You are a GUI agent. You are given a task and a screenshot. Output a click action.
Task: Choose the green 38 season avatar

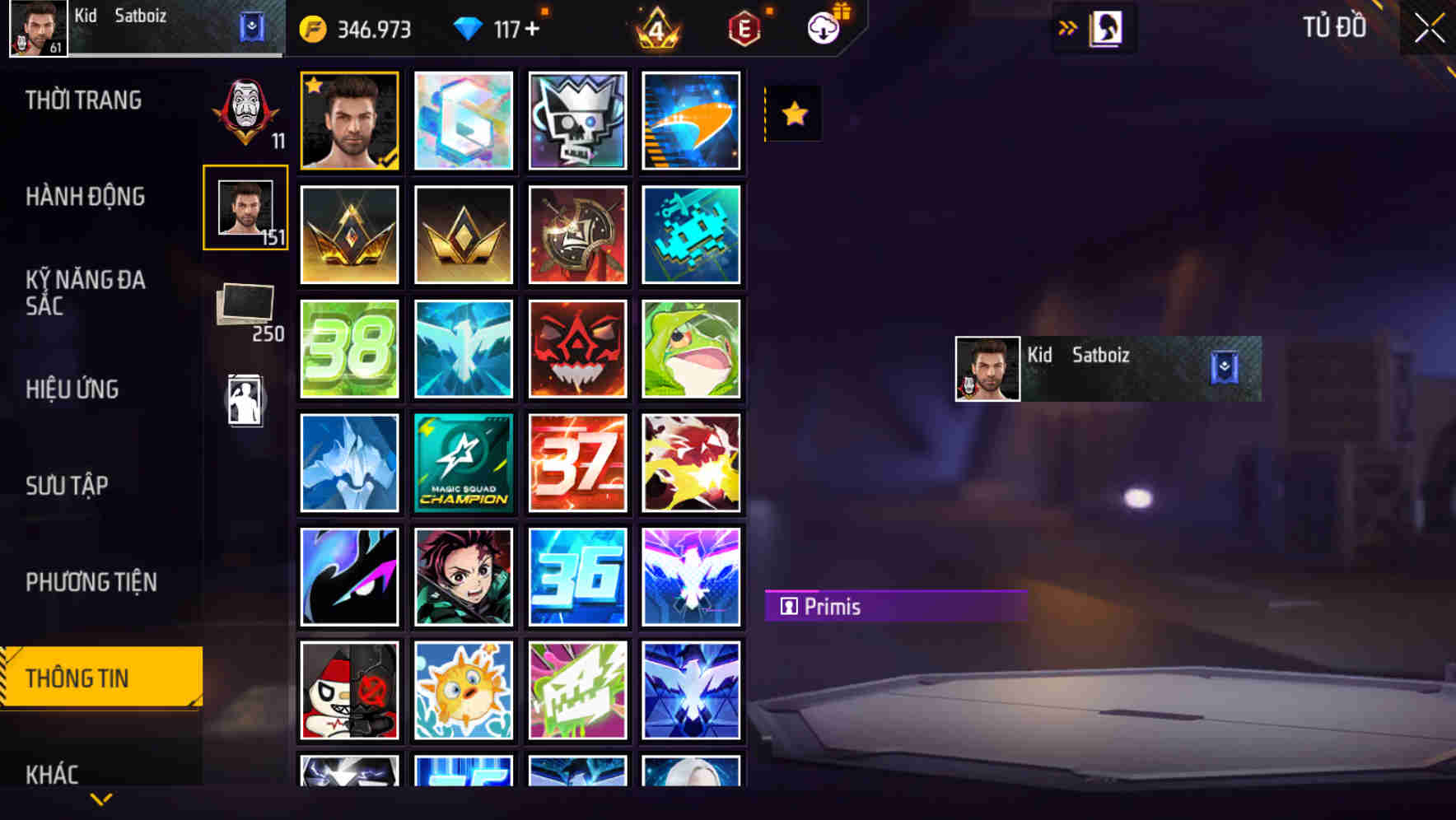pos(349,348)
